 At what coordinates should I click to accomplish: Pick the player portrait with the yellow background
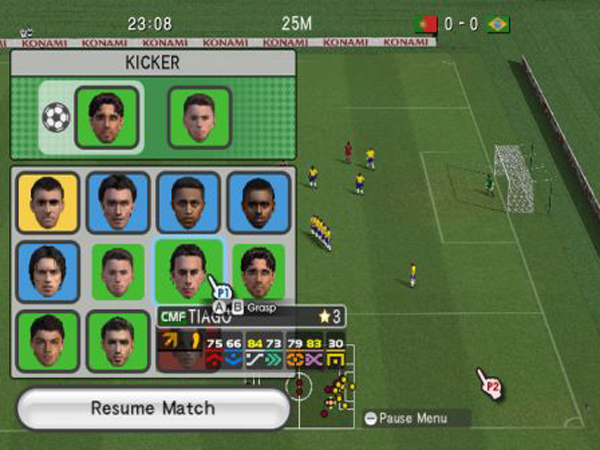pos(48,203)
